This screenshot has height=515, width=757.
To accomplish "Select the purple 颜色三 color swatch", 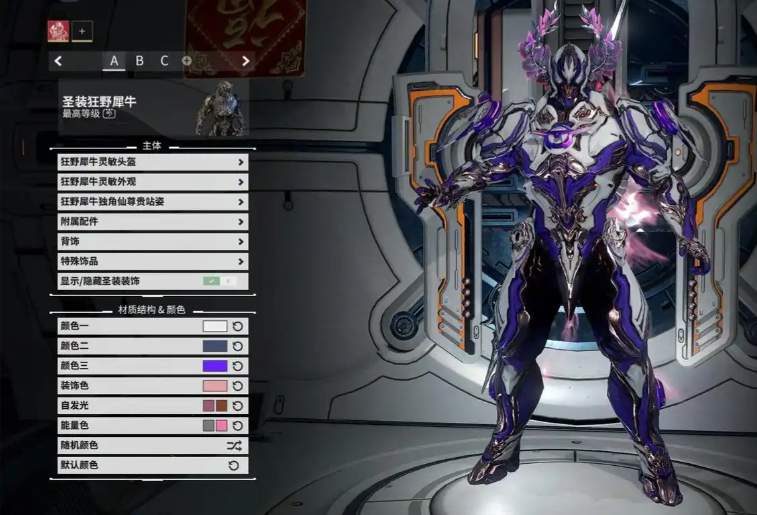I will point(215,366).
